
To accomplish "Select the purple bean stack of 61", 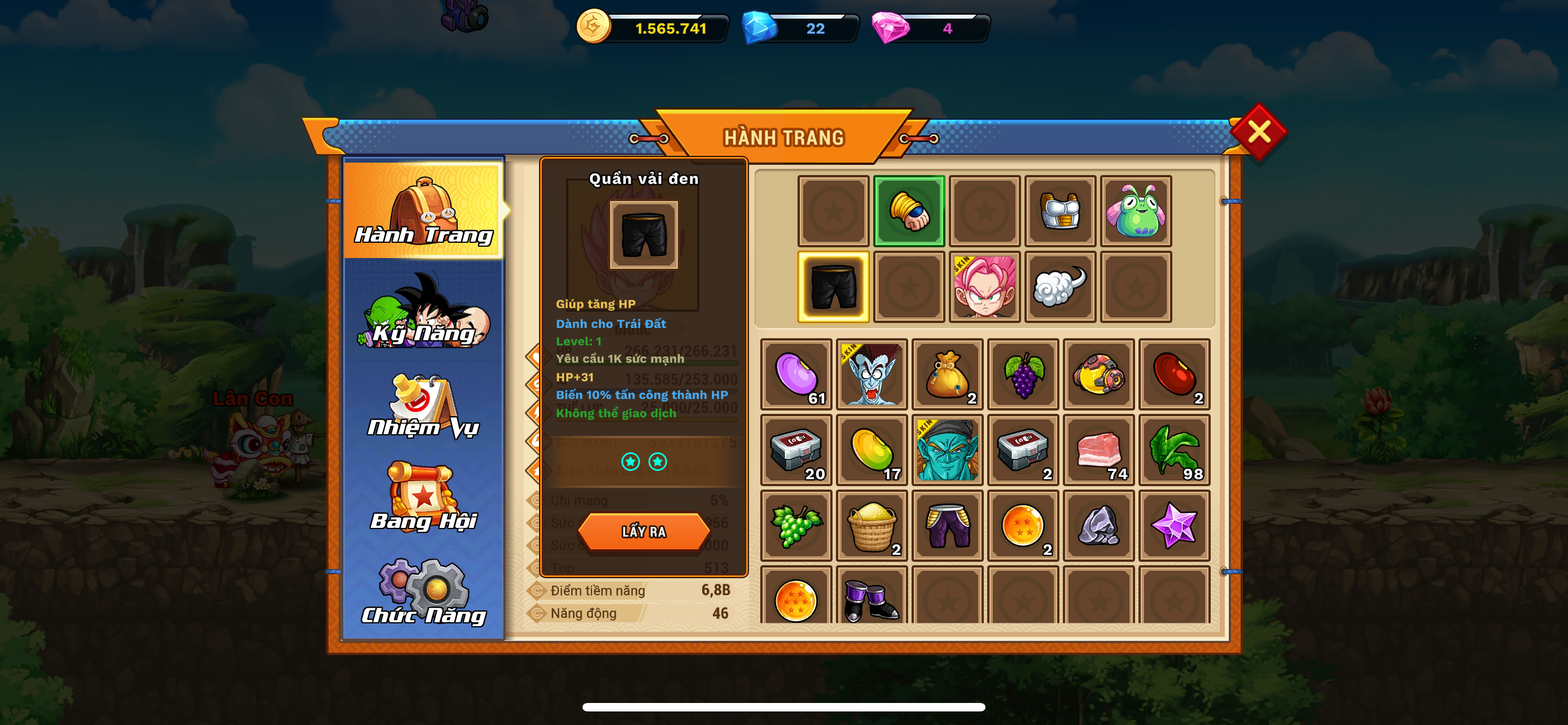I will click(796, 374).
